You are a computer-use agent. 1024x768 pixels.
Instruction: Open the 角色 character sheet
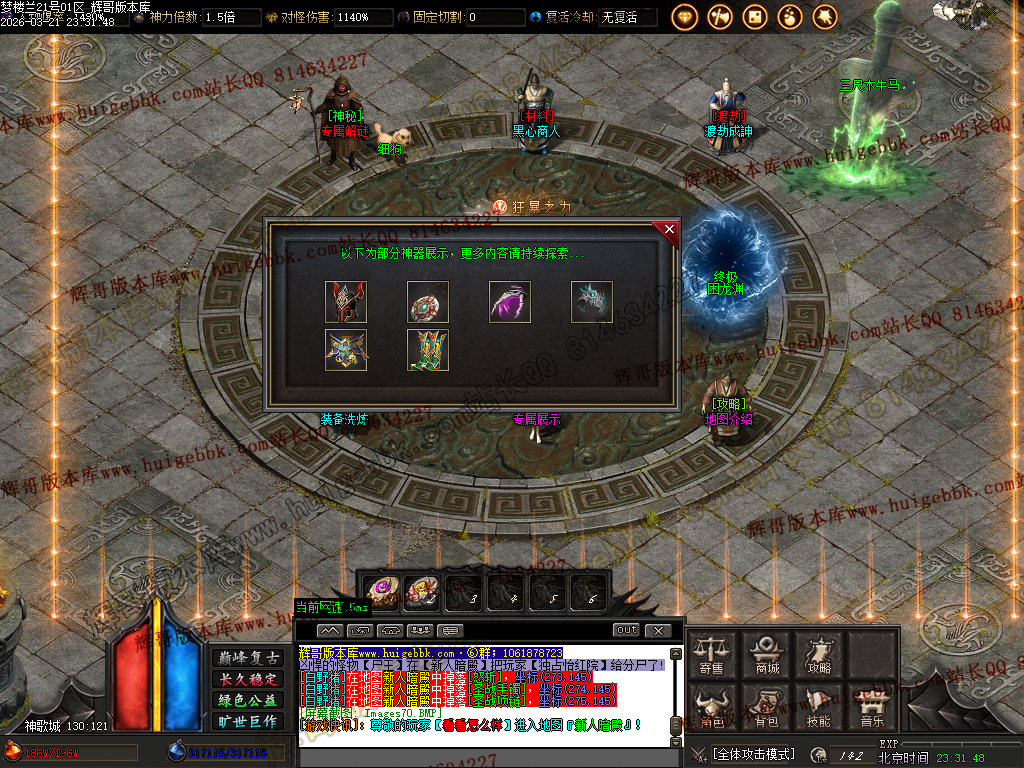(712, 706)
